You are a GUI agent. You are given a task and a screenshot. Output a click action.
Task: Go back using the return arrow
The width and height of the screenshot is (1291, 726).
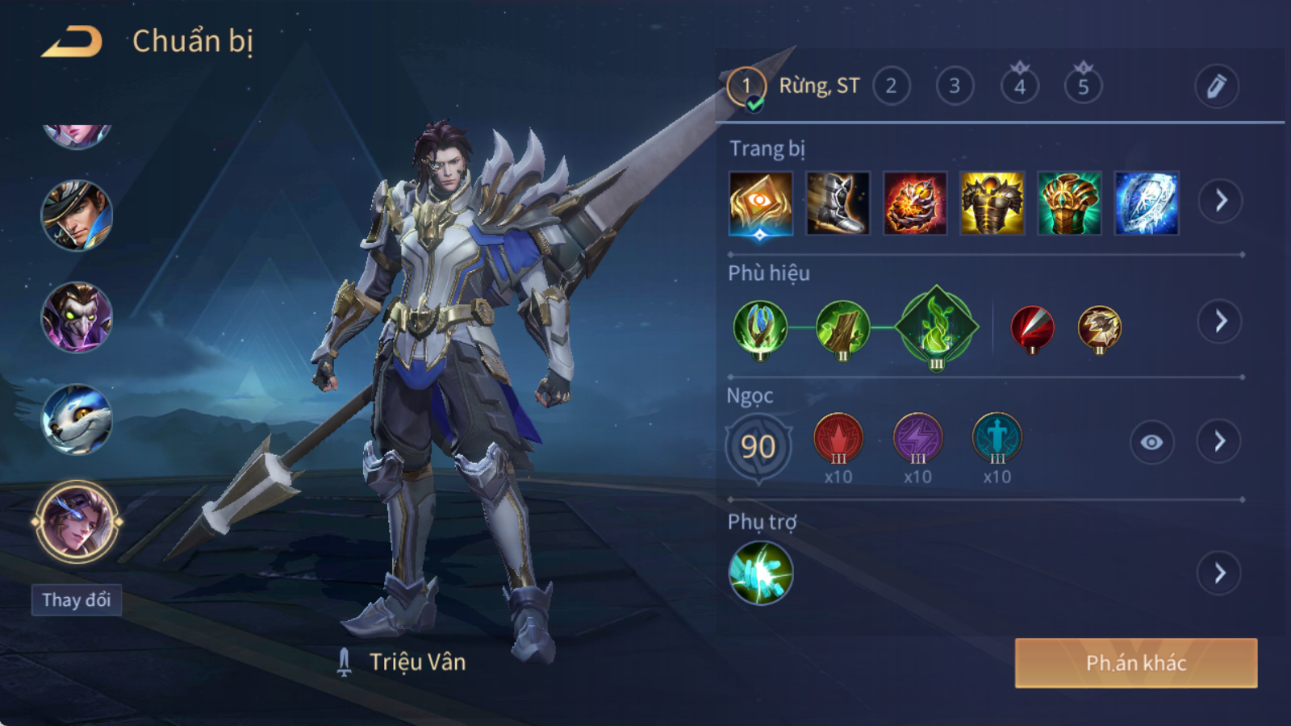pos(71,42)
